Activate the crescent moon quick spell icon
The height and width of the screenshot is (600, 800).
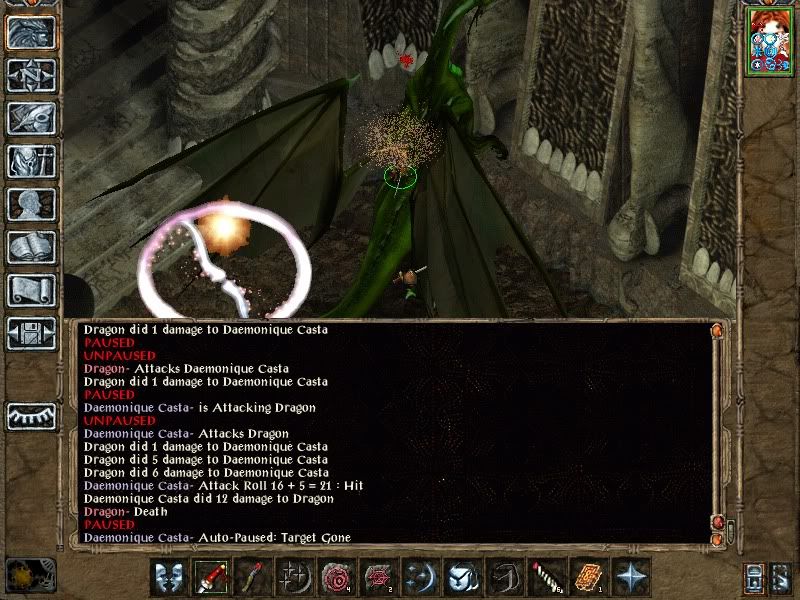[420, 577]
